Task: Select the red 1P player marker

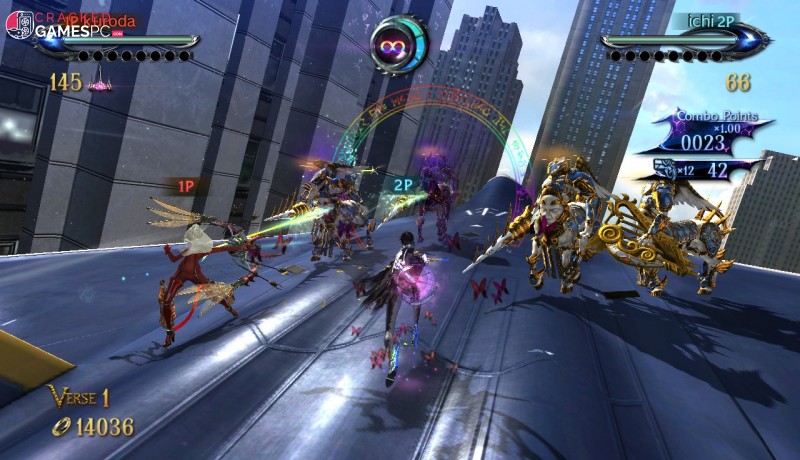Action: 186,185
